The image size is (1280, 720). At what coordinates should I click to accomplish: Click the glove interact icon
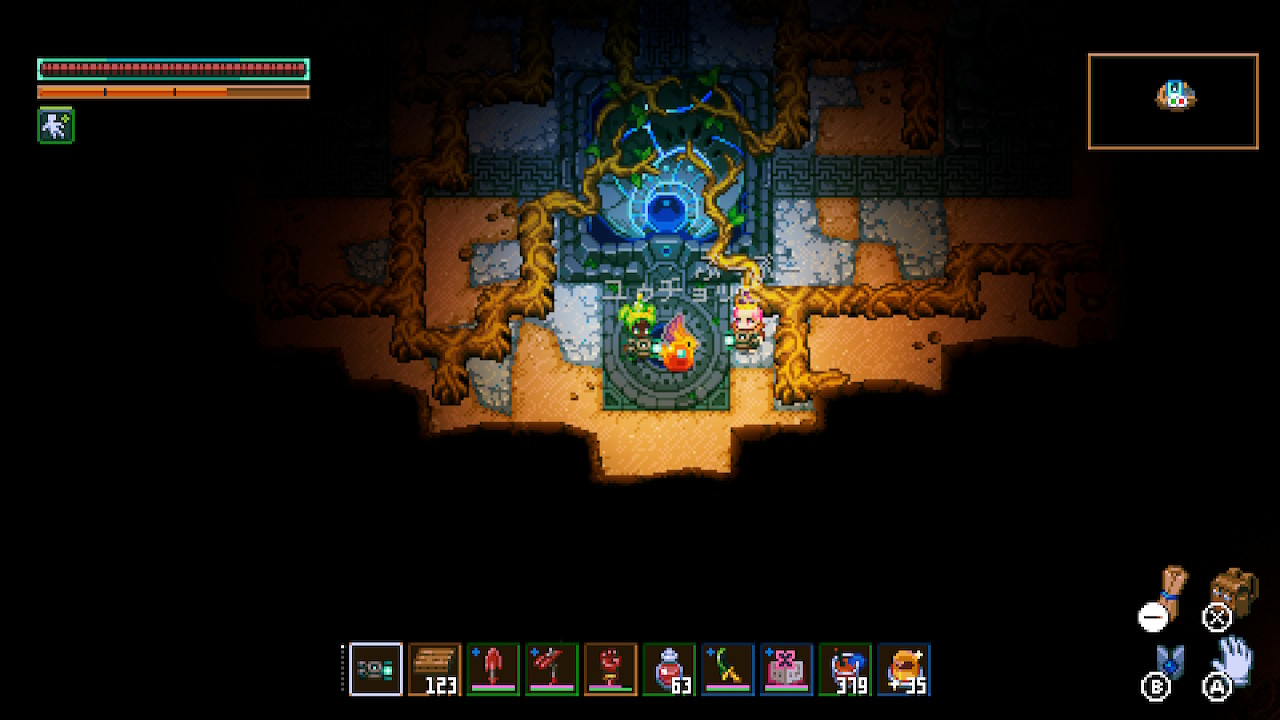point(1234,659)
